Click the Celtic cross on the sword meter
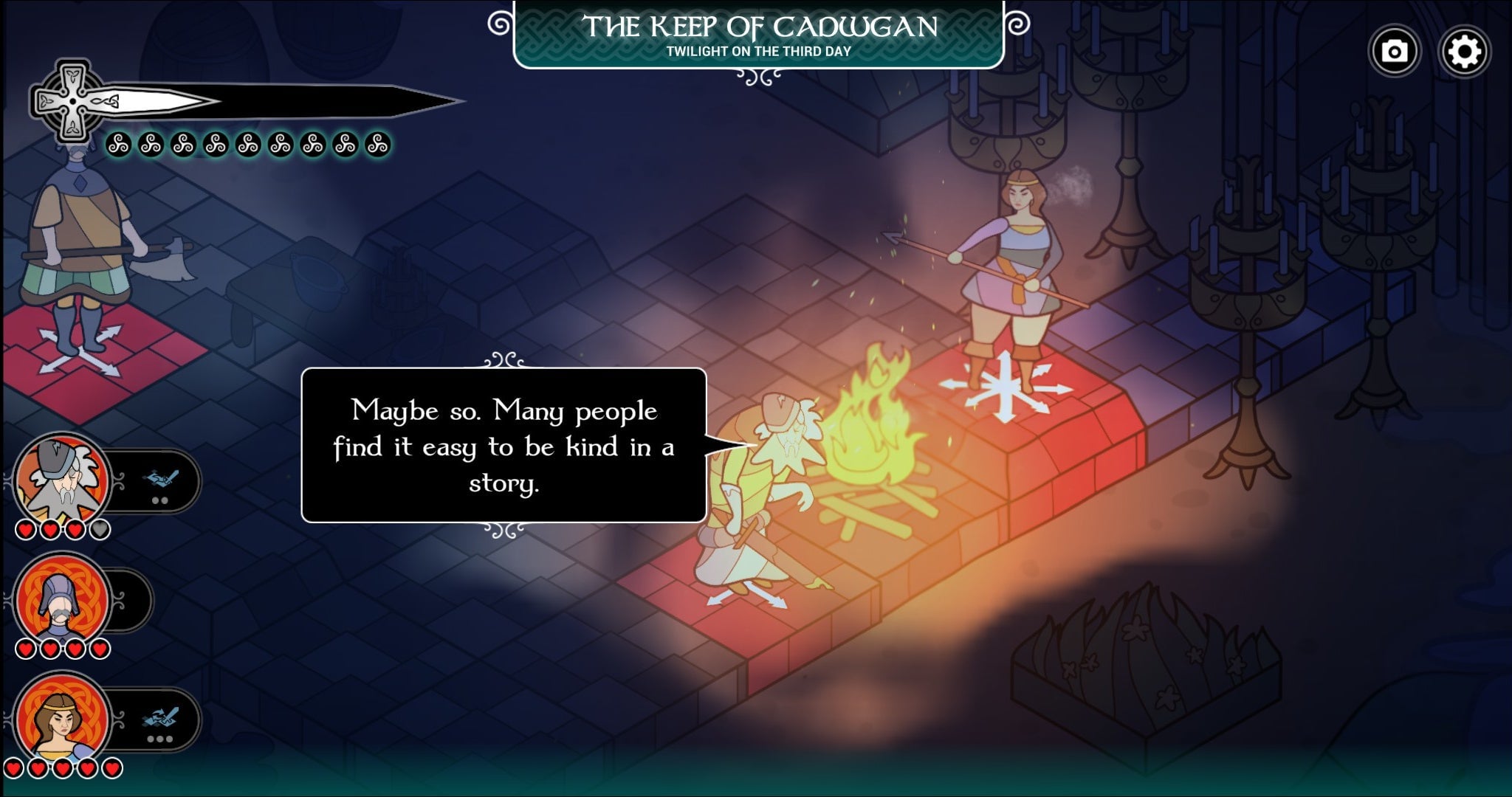This screenshot has width=1512, height=797. pyautogui.click(x=72, y=100)
